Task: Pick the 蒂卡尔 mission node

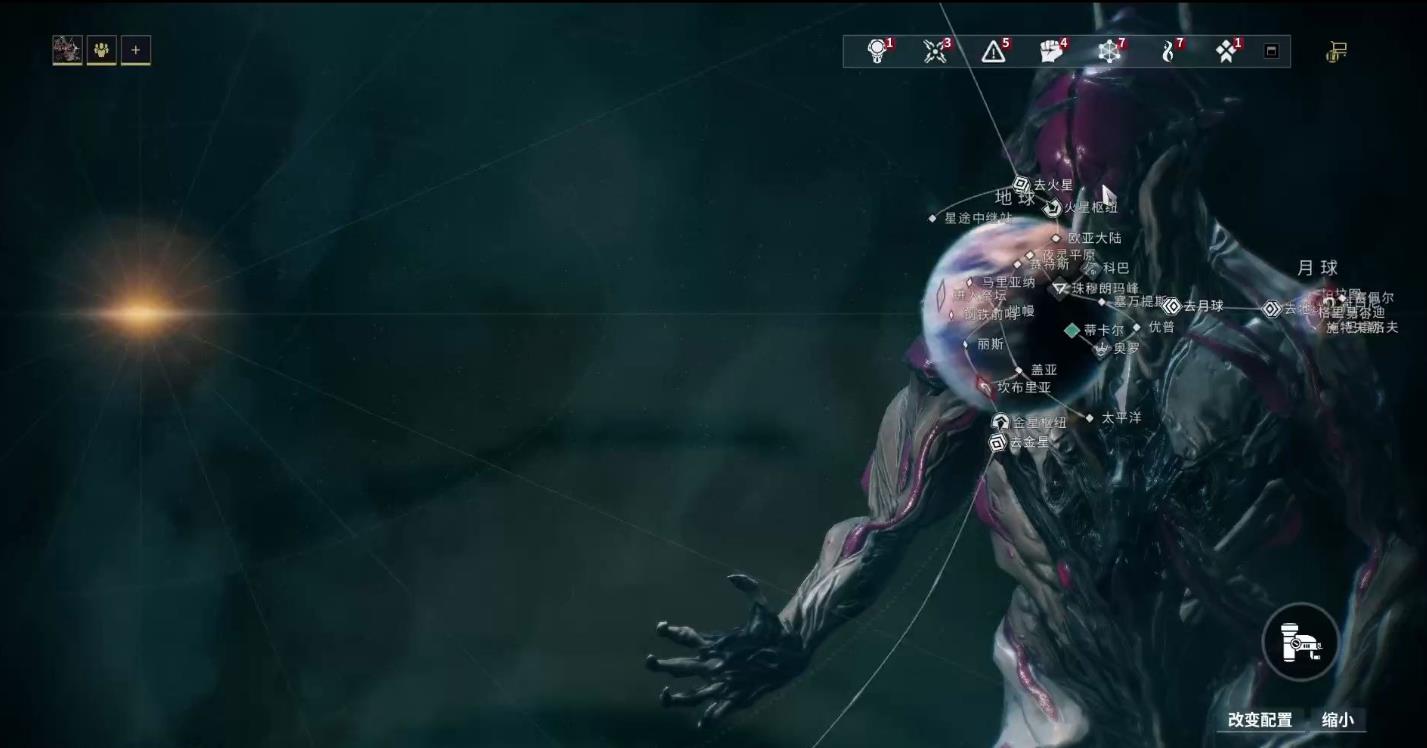Action: 1072,330
